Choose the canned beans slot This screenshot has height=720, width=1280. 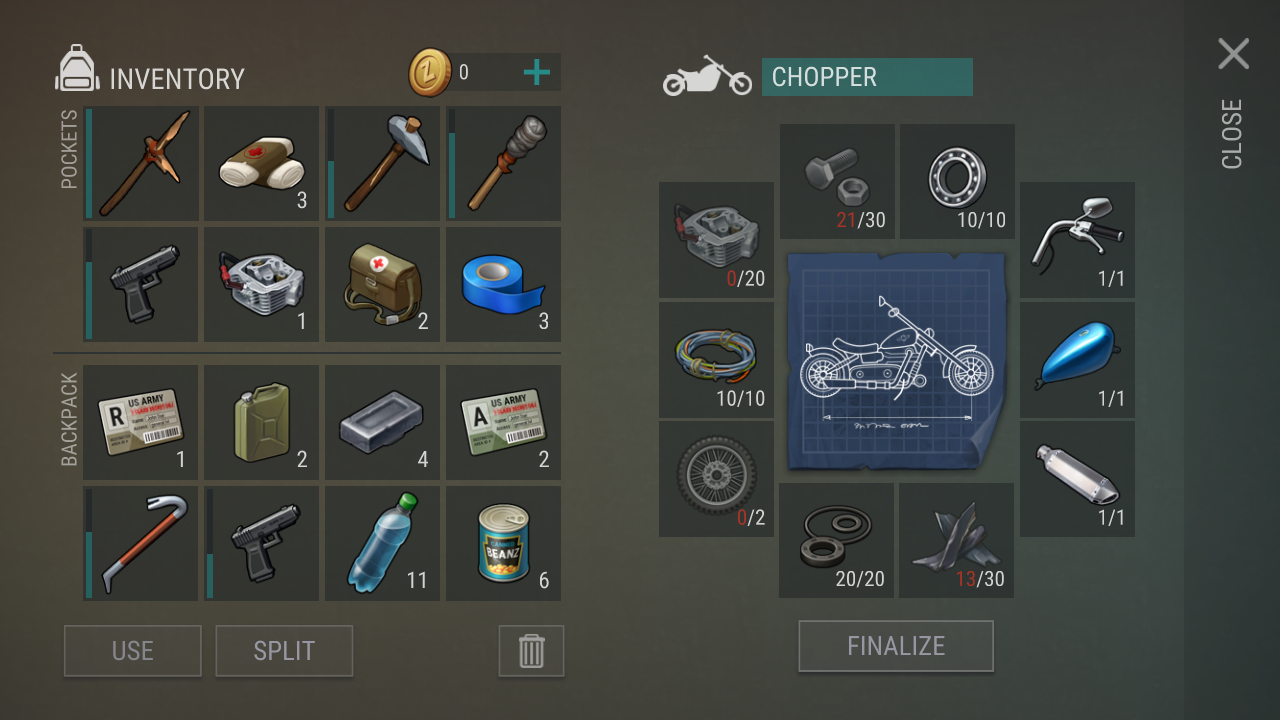tap(503, 544)
